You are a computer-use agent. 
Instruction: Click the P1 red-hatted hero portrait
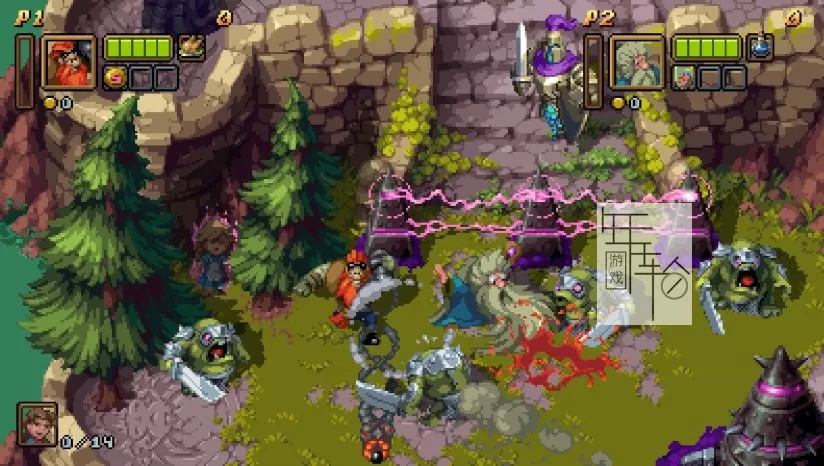[x=69, y=62]
